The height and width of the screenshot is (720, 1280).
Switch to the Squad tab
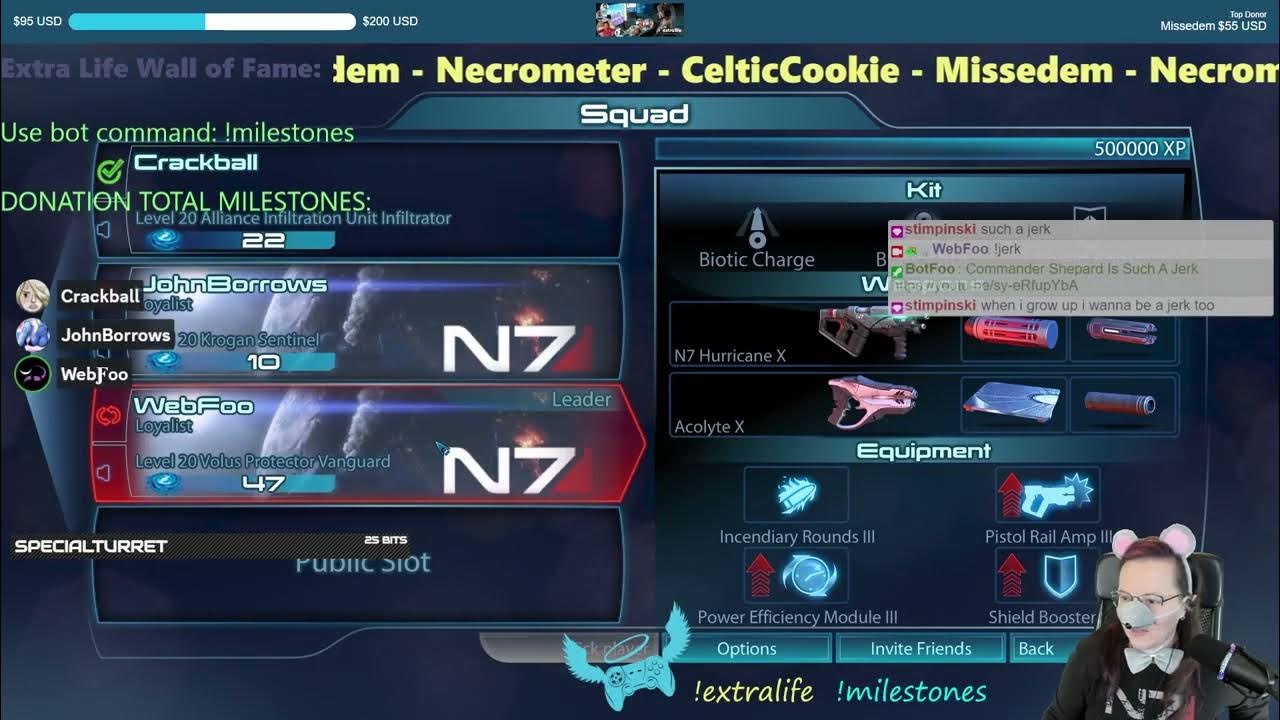point(634,114)
